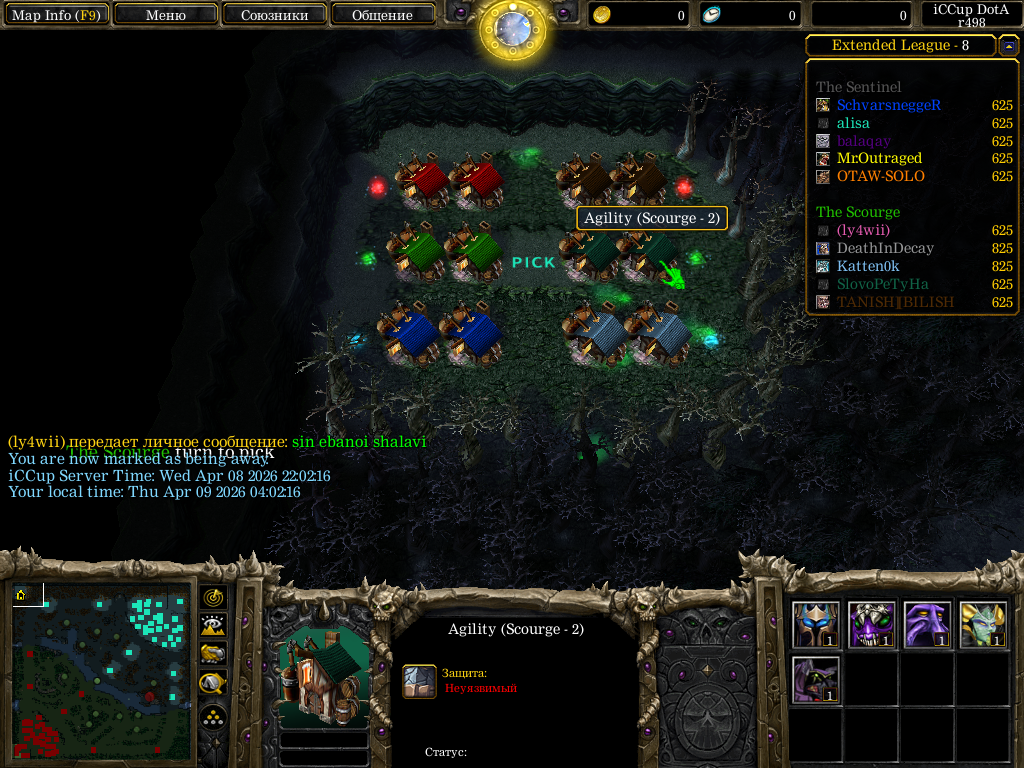Viewport: 1024px width, 768px height.
Task: Open the Map Info (F9) panel
Action: pyautogui.click(x=56, y=15)
